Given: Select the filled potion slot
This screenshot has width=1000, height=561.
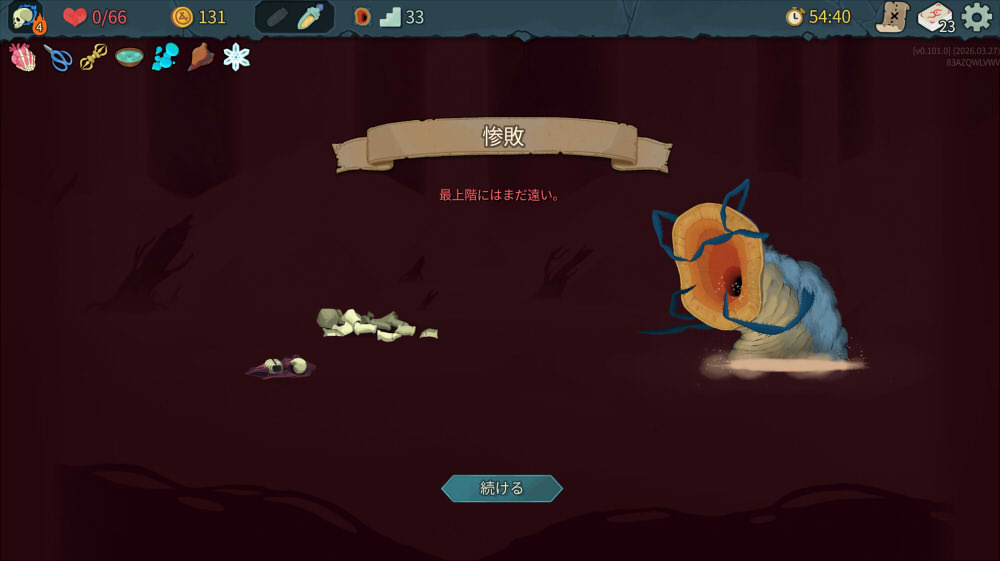Looking at the screenshot, I should 311,17.
